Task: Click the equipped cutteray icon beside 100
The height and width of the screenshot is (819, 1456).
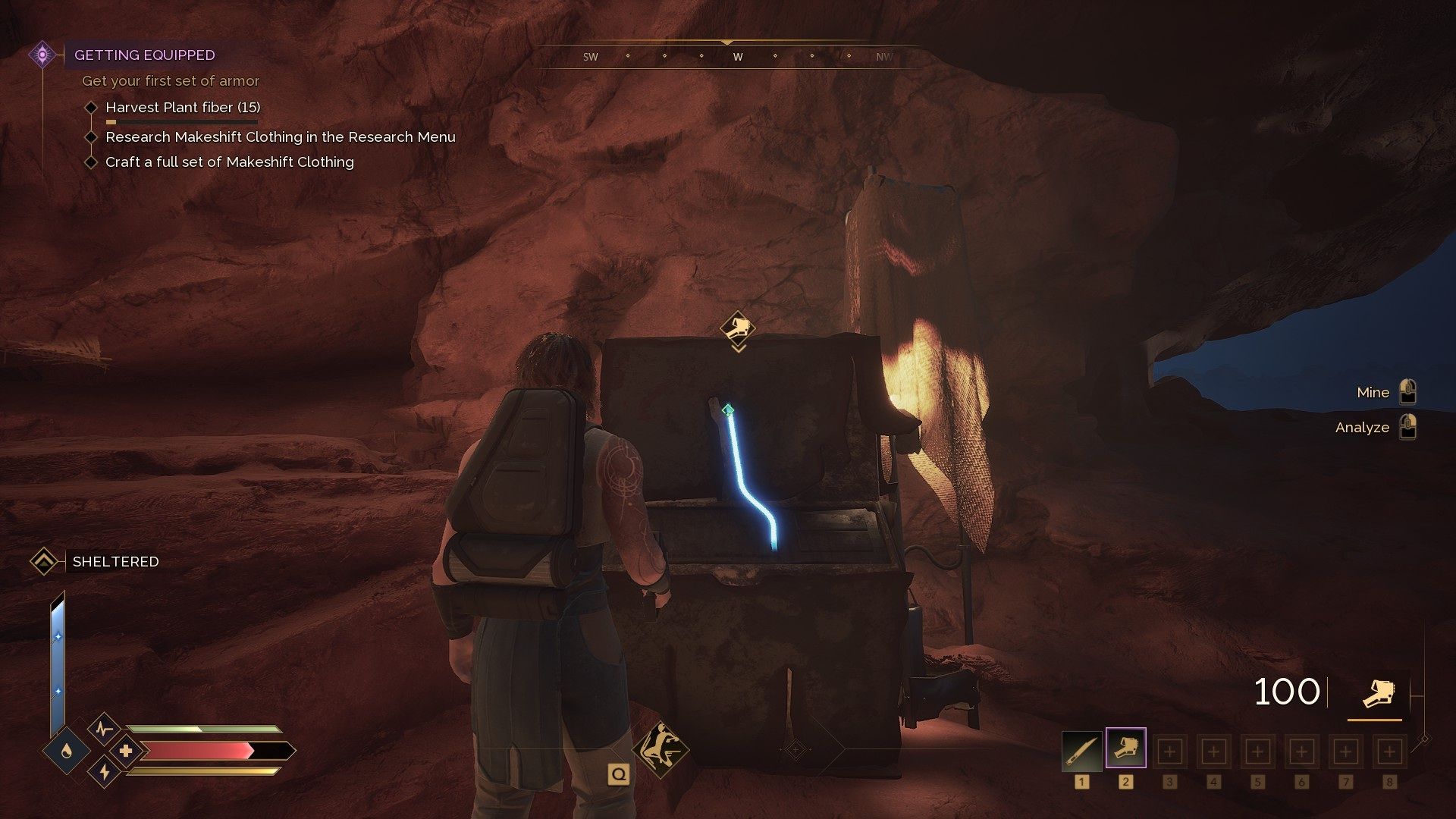Action: (x=1376, y=693)
